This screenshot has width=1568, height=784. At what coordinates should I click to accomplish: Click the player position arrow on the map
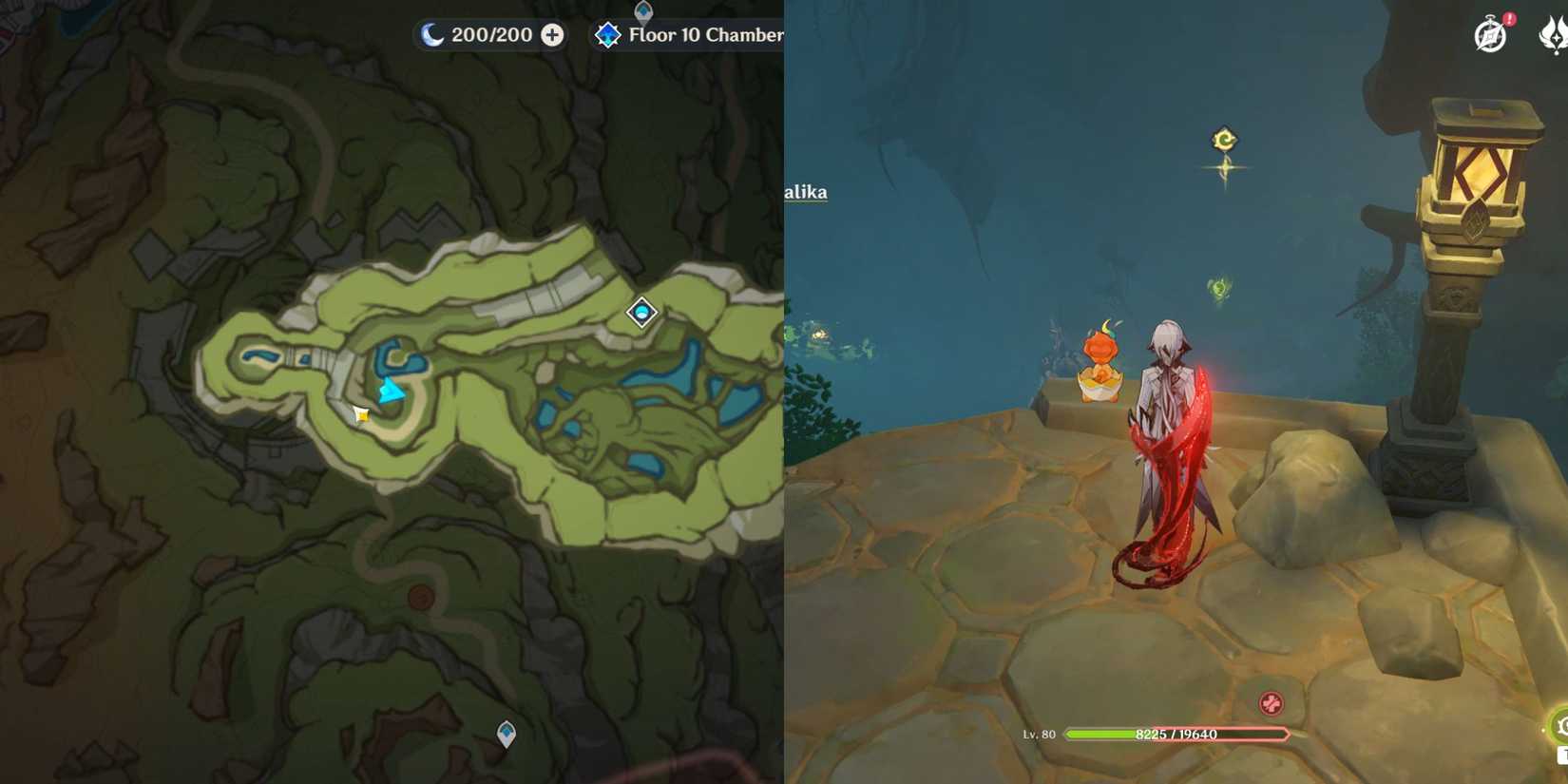[392, 389]
